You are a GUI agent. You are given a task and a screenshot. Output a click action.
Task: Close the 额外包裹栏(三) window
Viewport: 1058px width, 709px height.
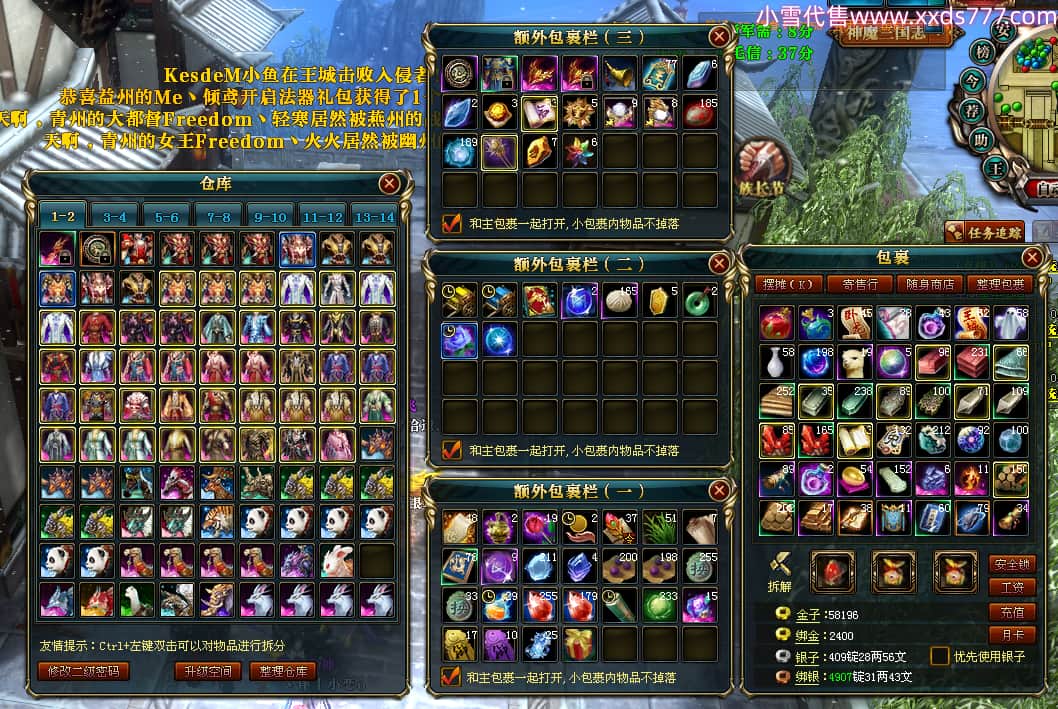coord(718,37)
